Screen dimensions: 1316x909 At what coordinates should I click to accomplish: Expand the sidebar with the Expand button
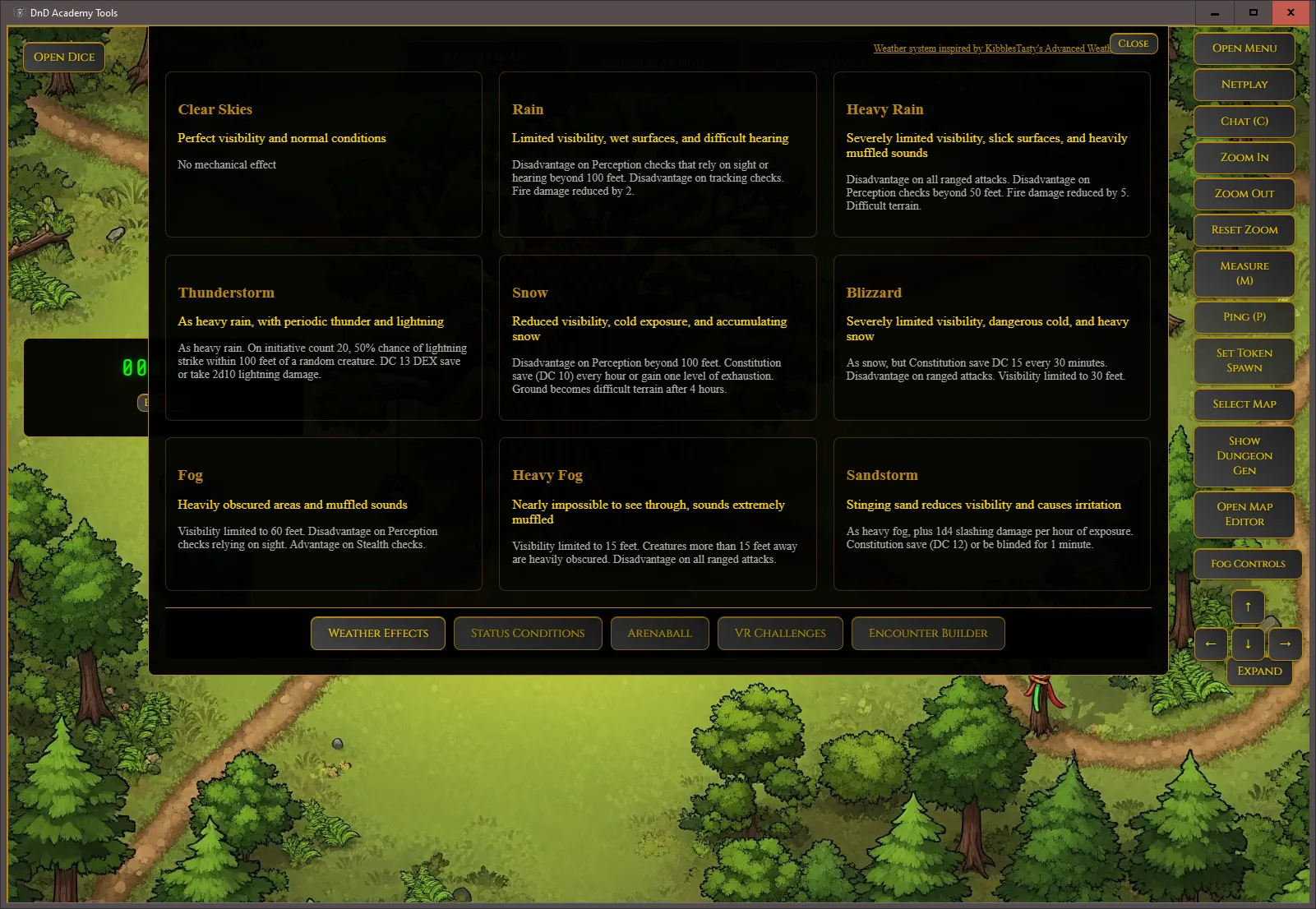click(1259, 671)
